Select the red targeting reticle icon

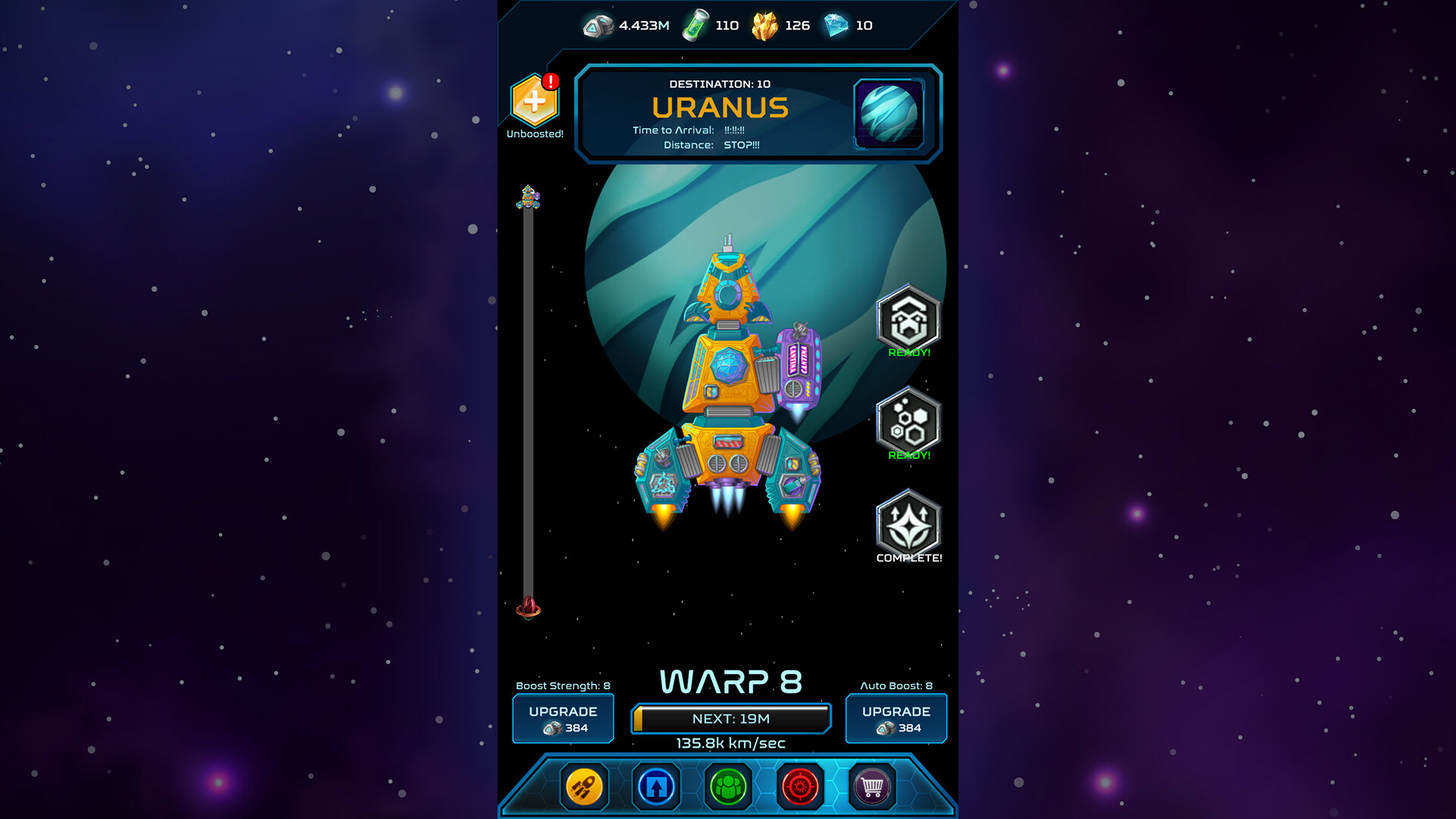[x=800, y=786]
